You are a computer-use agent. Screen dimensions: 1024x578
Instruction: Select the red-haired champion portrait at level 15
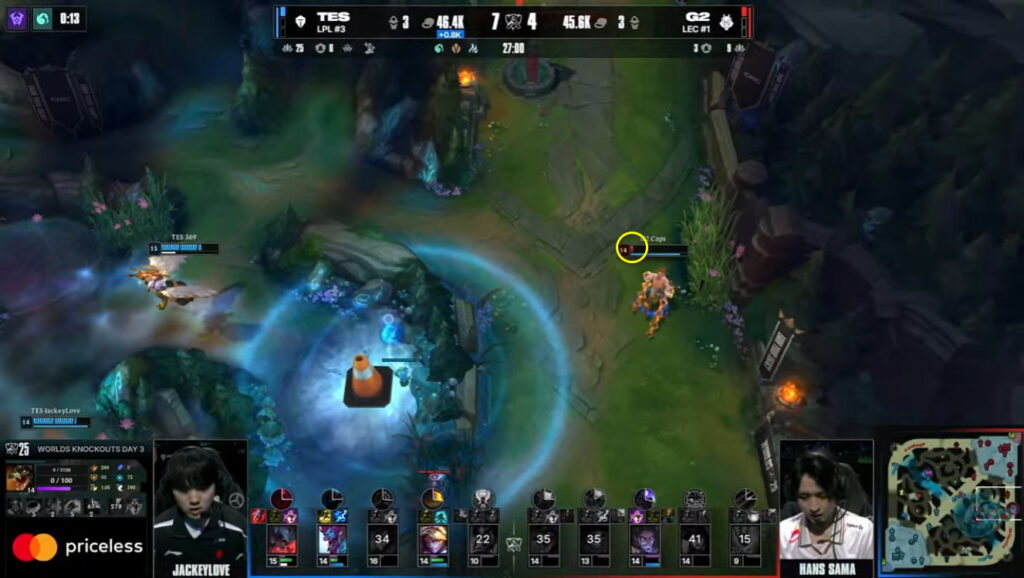[x=281, y=539]
